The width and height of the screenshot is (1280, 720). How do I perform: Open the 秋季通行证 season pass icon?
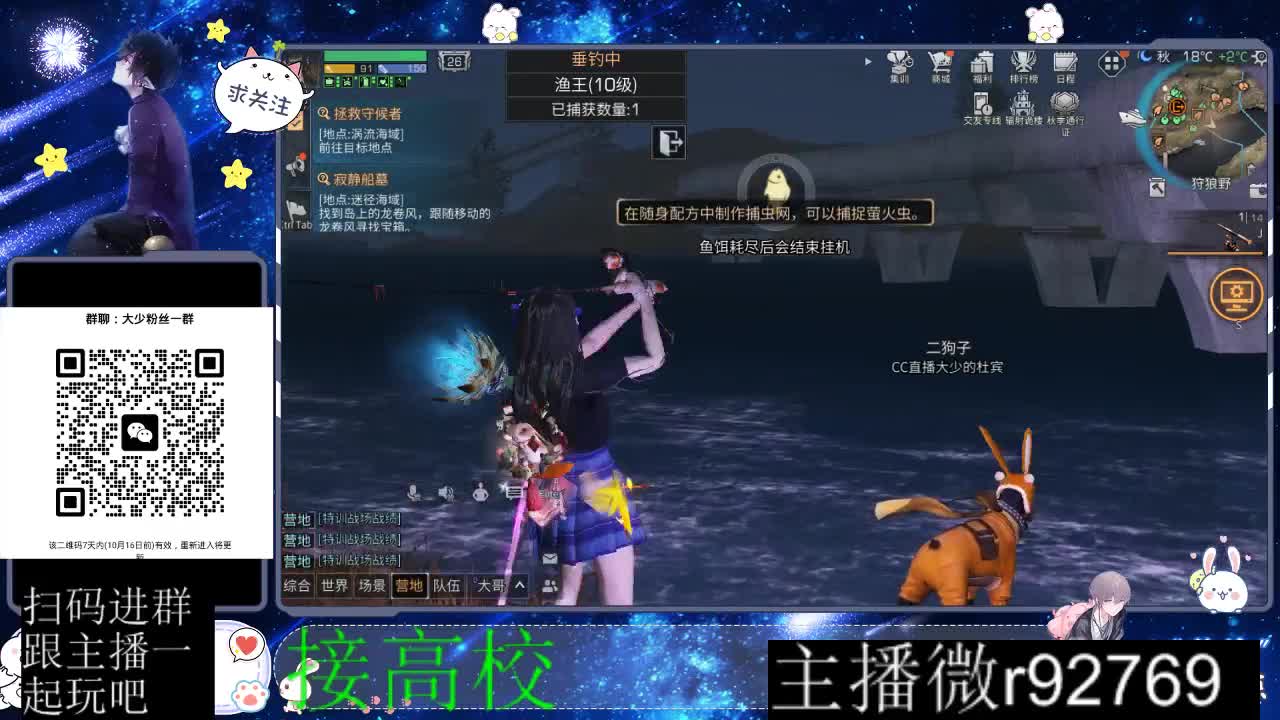click(1062, 105)
